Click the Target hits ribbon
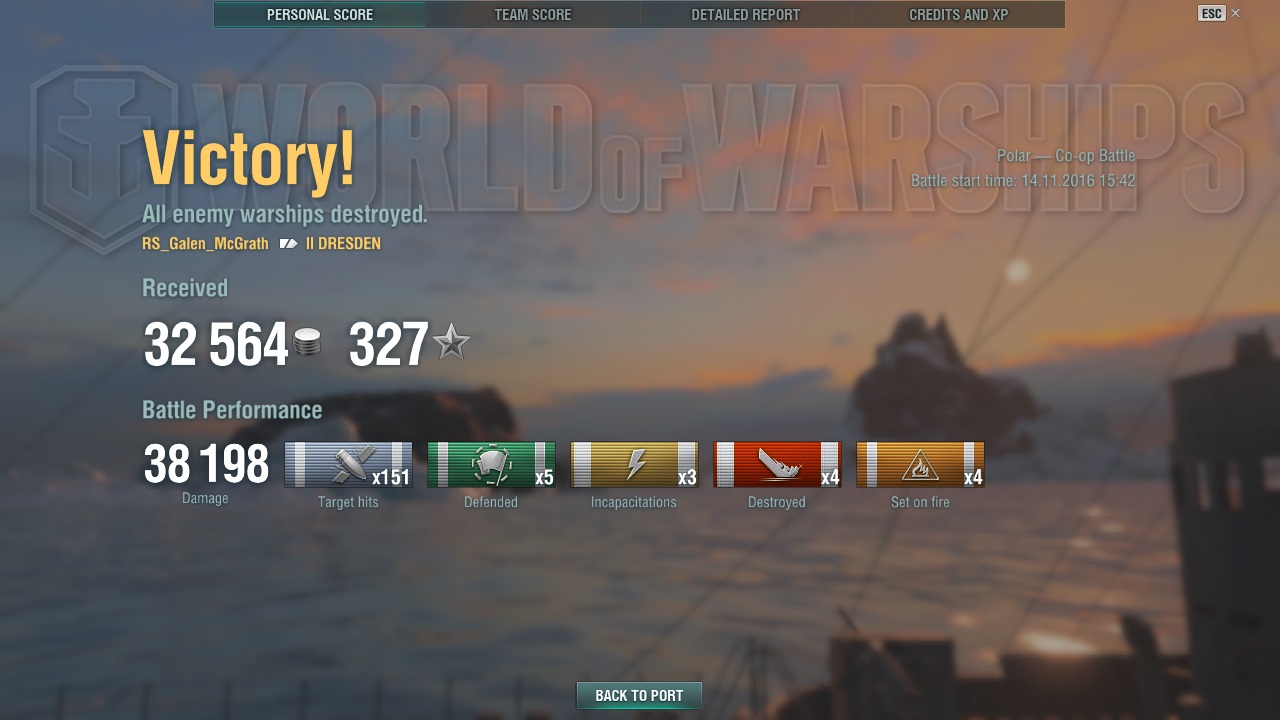The width and height of the screenshot is (1280, 720). (348, 465)
